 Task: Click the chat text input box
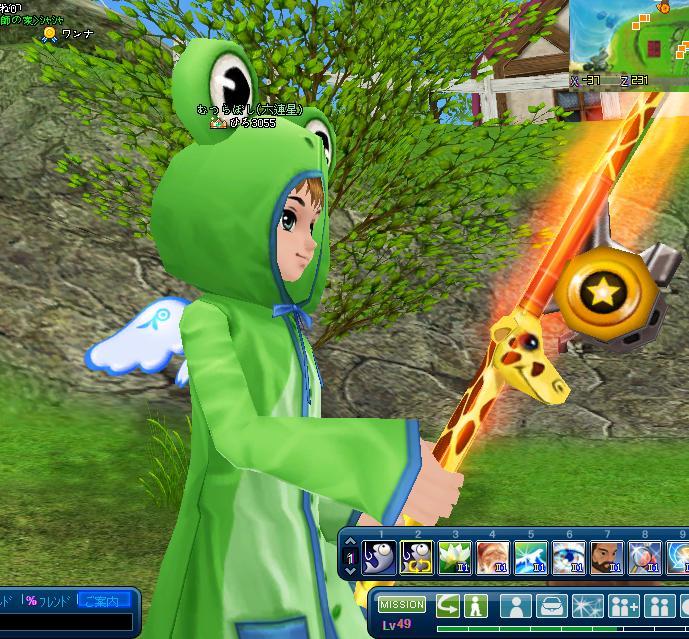pos(65,621)
